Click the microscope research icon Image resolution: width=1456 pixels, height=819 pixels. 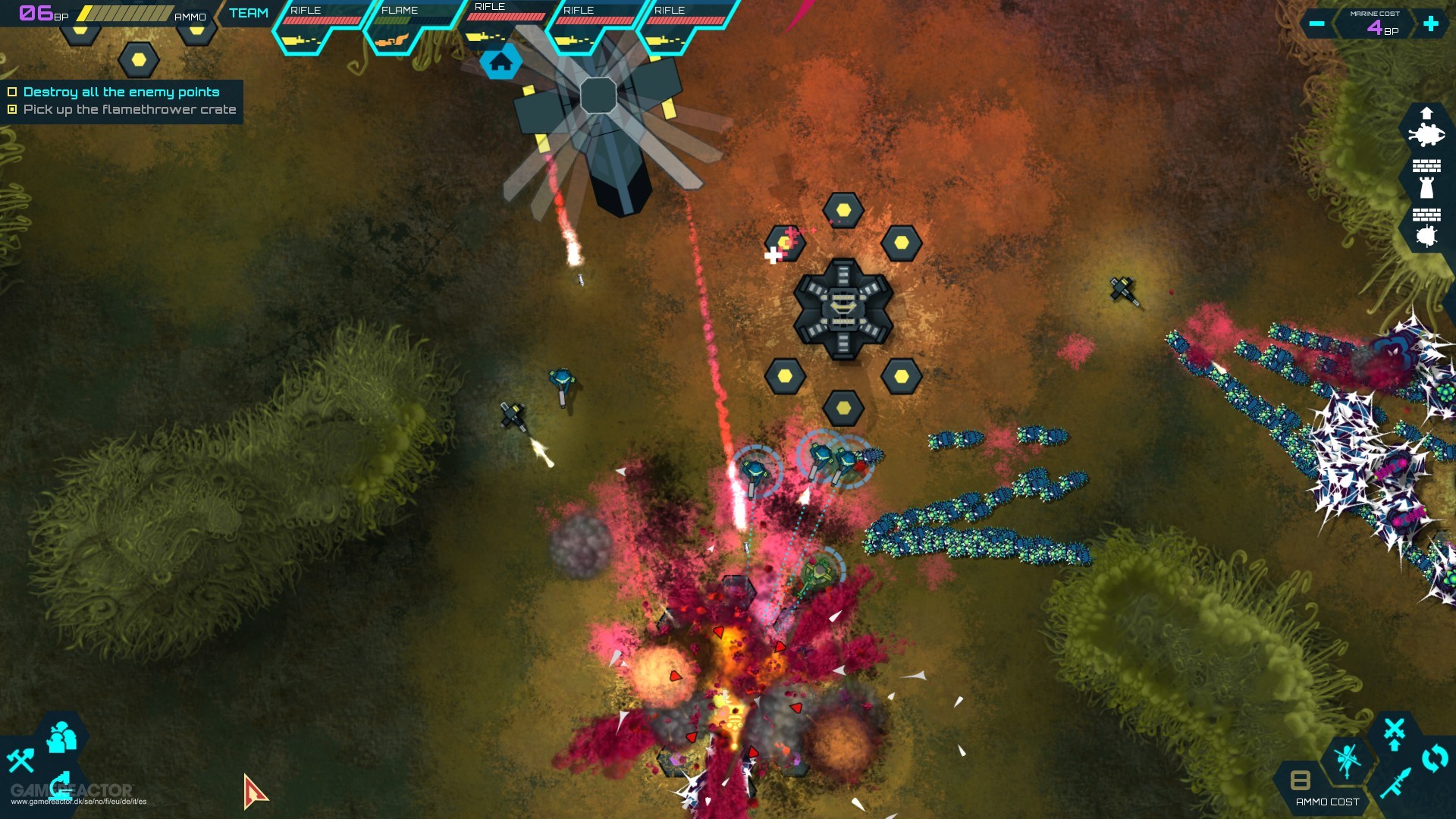pyautogui.click(x=60, y=786)
